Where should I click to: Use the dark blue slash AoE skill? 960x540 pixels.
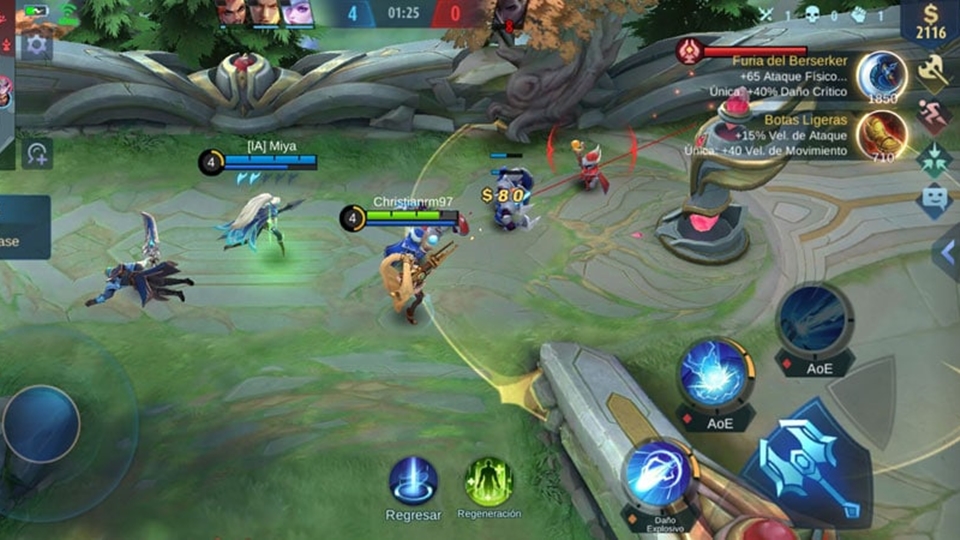point(814,318)
